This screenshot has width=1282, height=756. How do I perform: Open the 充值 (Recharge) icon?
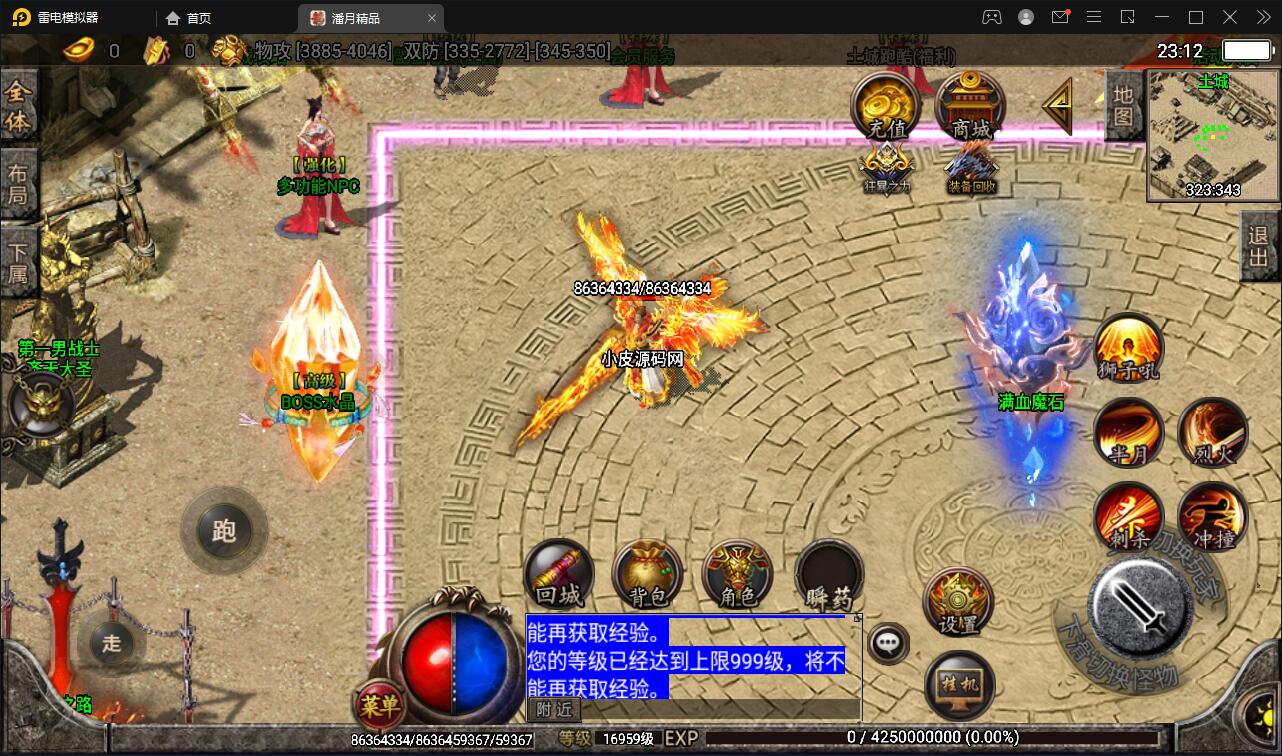coord(884,103)
